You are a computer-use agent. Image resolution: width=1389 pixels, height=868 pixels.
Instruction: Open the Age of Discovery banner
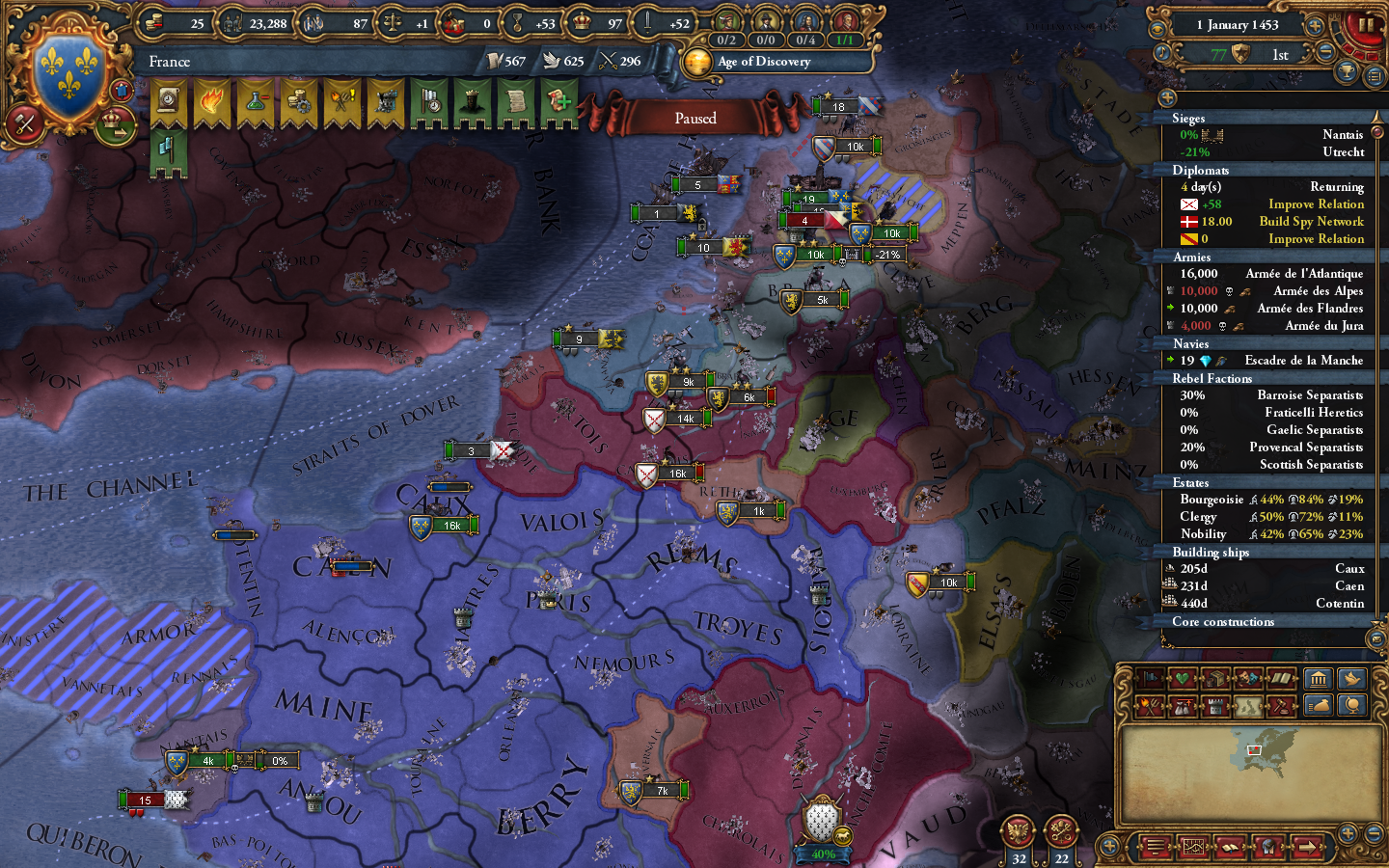tap(772, 62)
